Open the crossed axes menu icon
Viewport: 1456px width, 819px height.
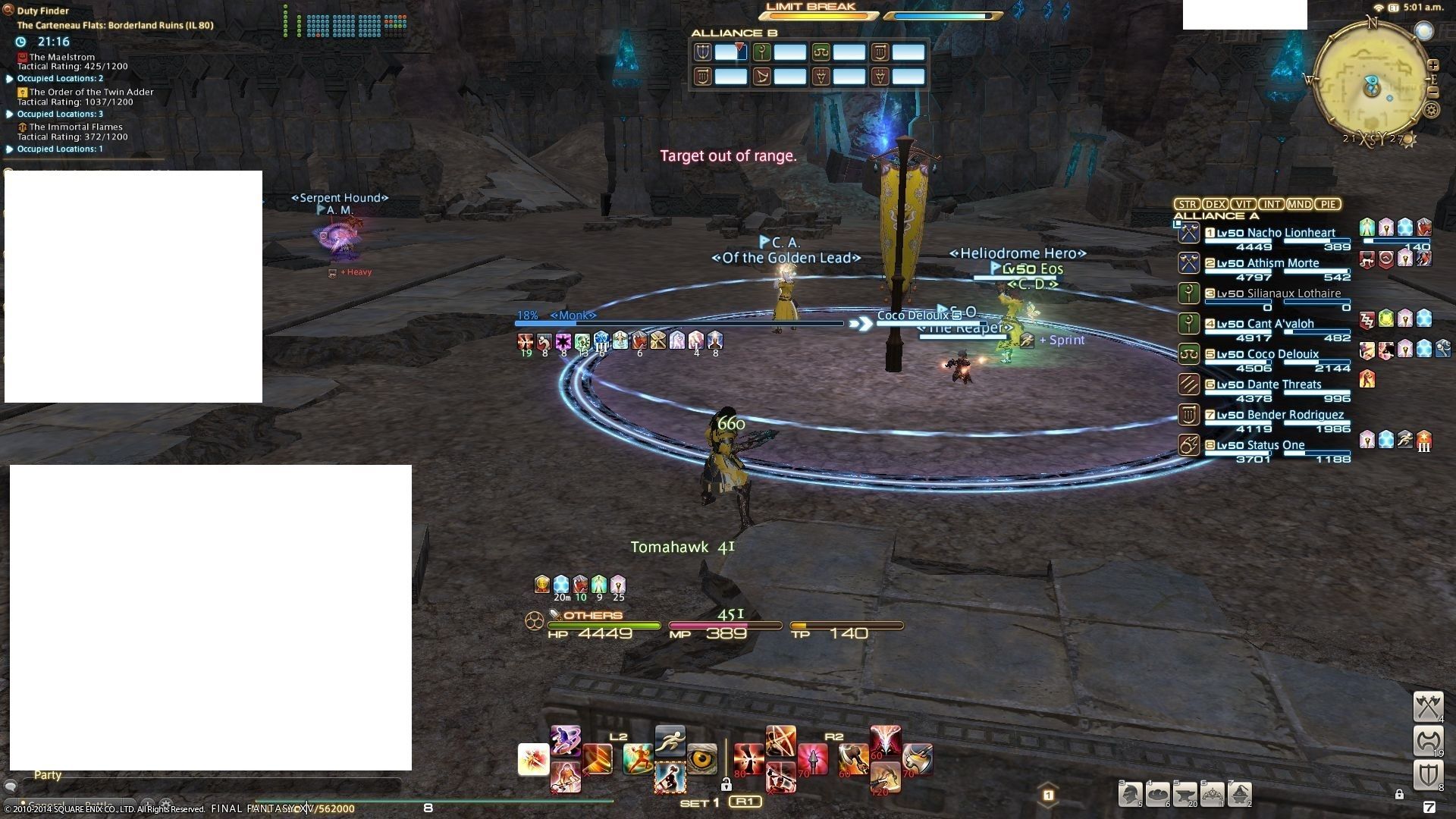[x=1428, y=706]
